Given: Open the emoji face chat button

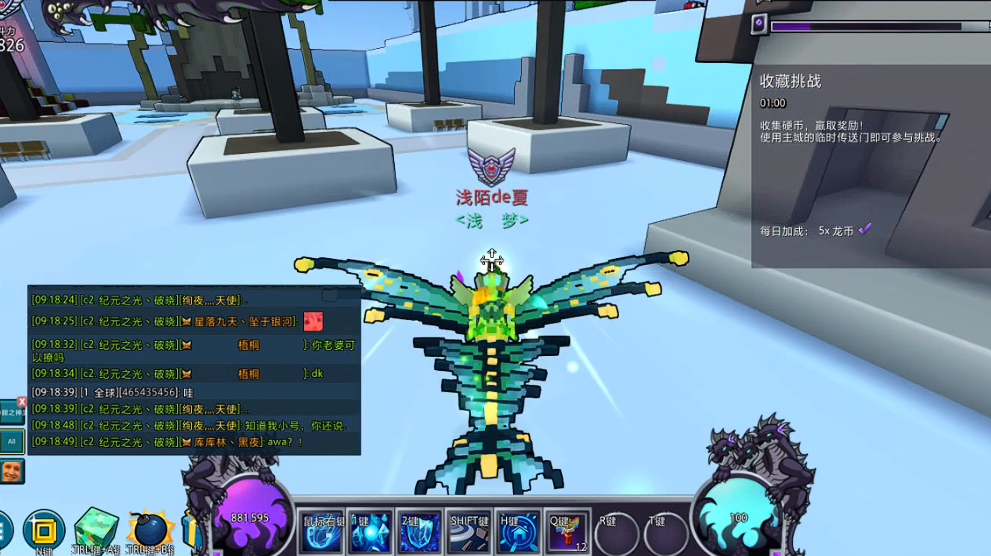Looking at the screenshot, I should click(x=12, y=470).
